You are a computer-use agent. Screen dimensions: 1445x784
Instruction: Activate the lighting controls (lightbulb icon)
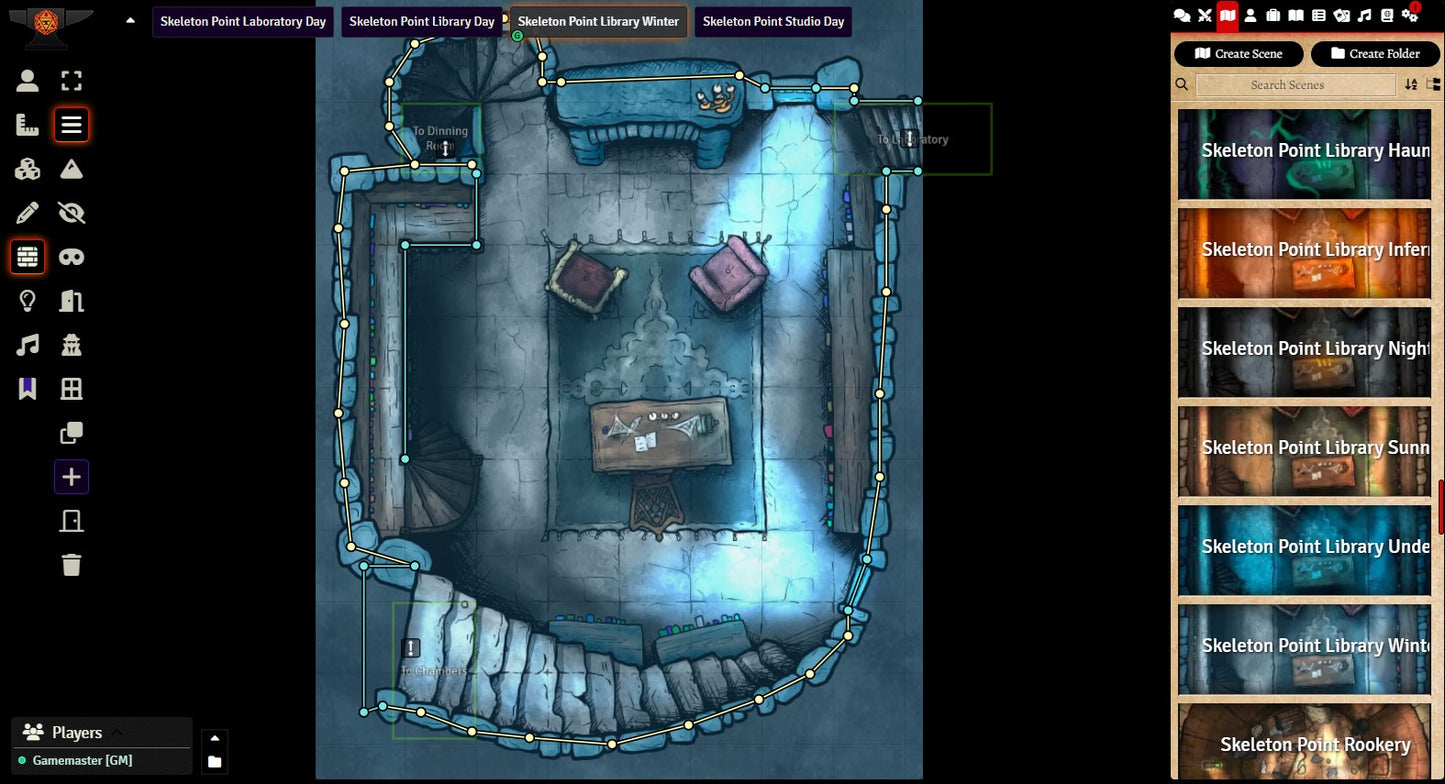pos(27,301)
